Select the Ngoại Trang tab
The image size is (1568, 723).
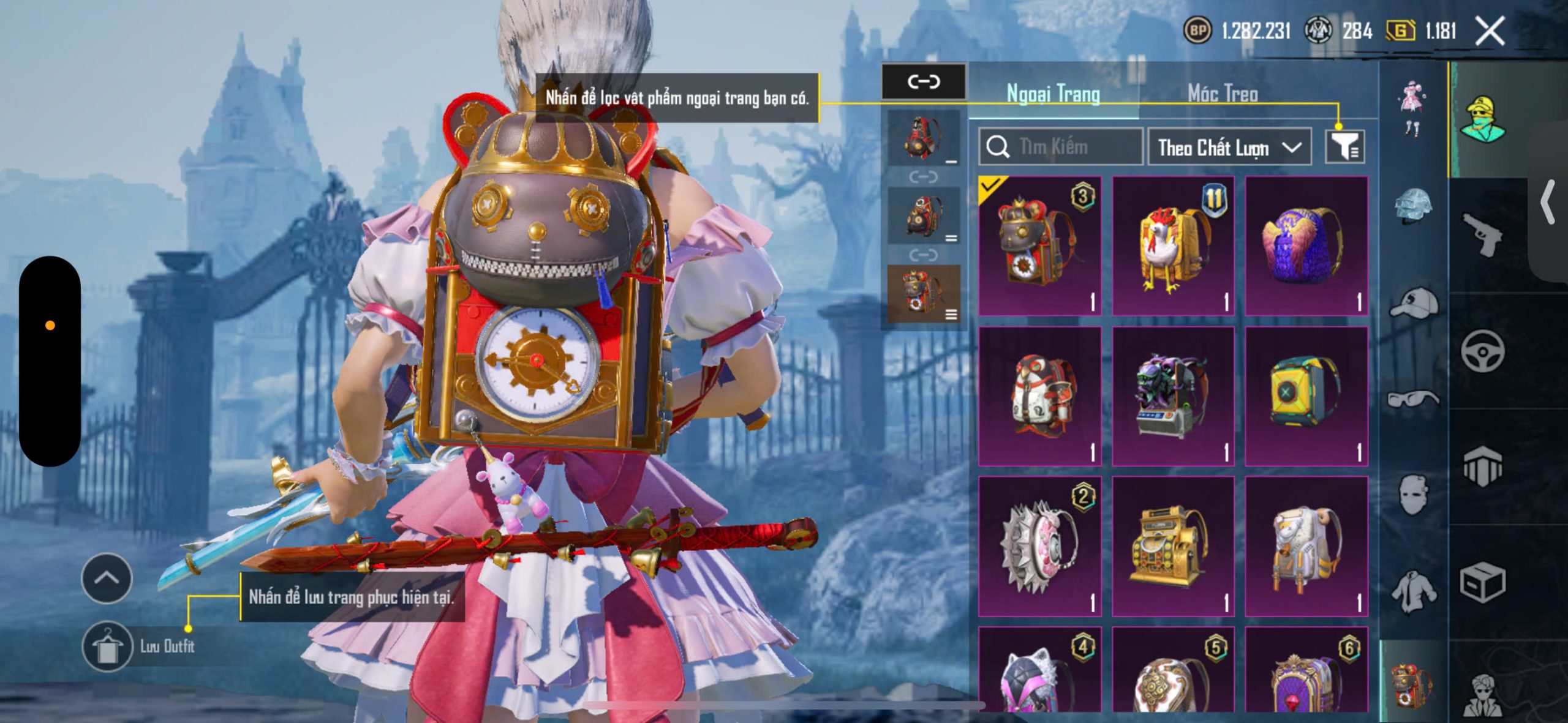[1053, 94]
